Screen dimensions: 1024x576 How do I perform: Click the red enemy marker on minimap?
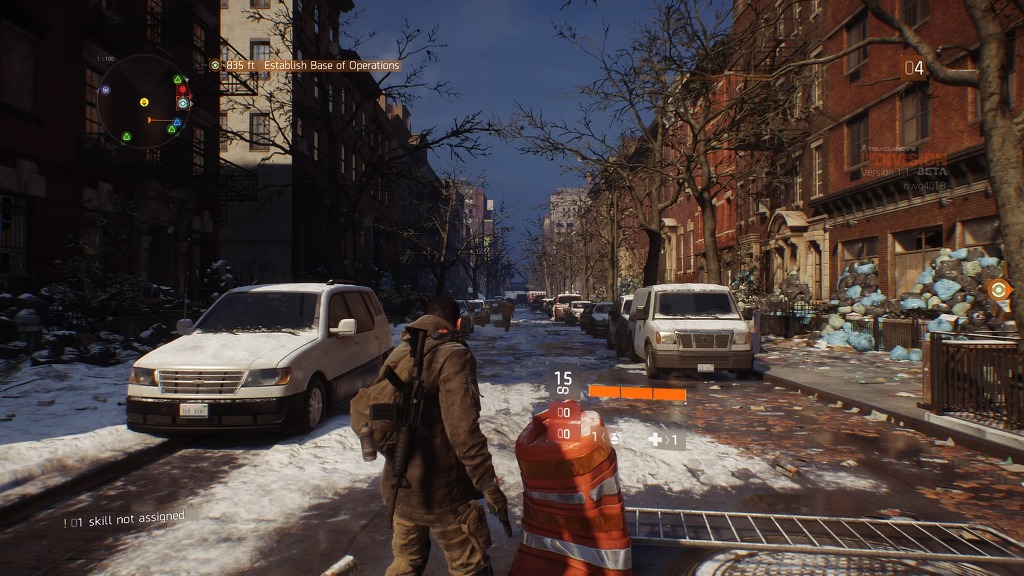coord(182,91)
